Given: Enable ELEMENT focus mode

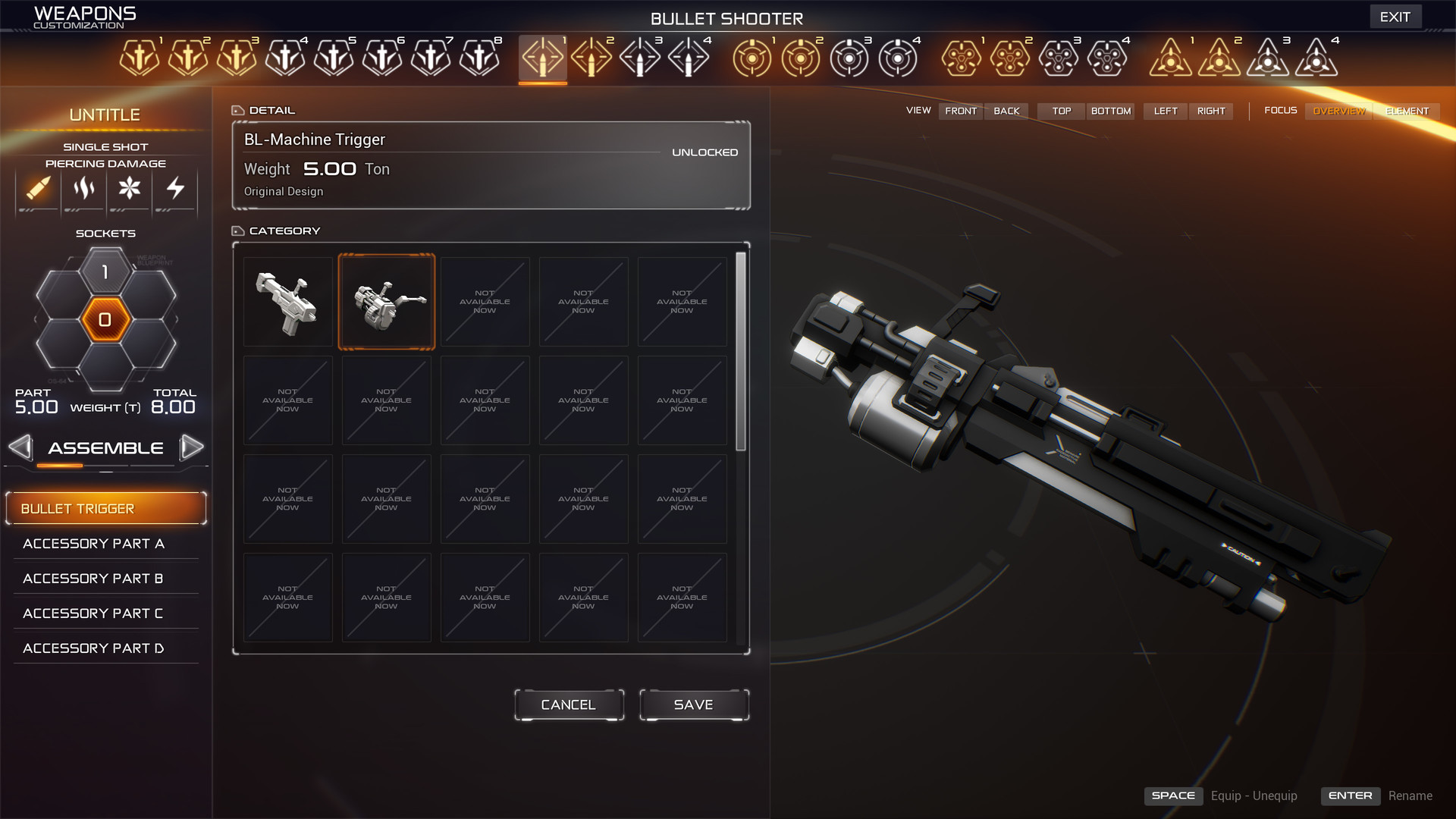Looking at the screenshot, I should [1407, 111].
